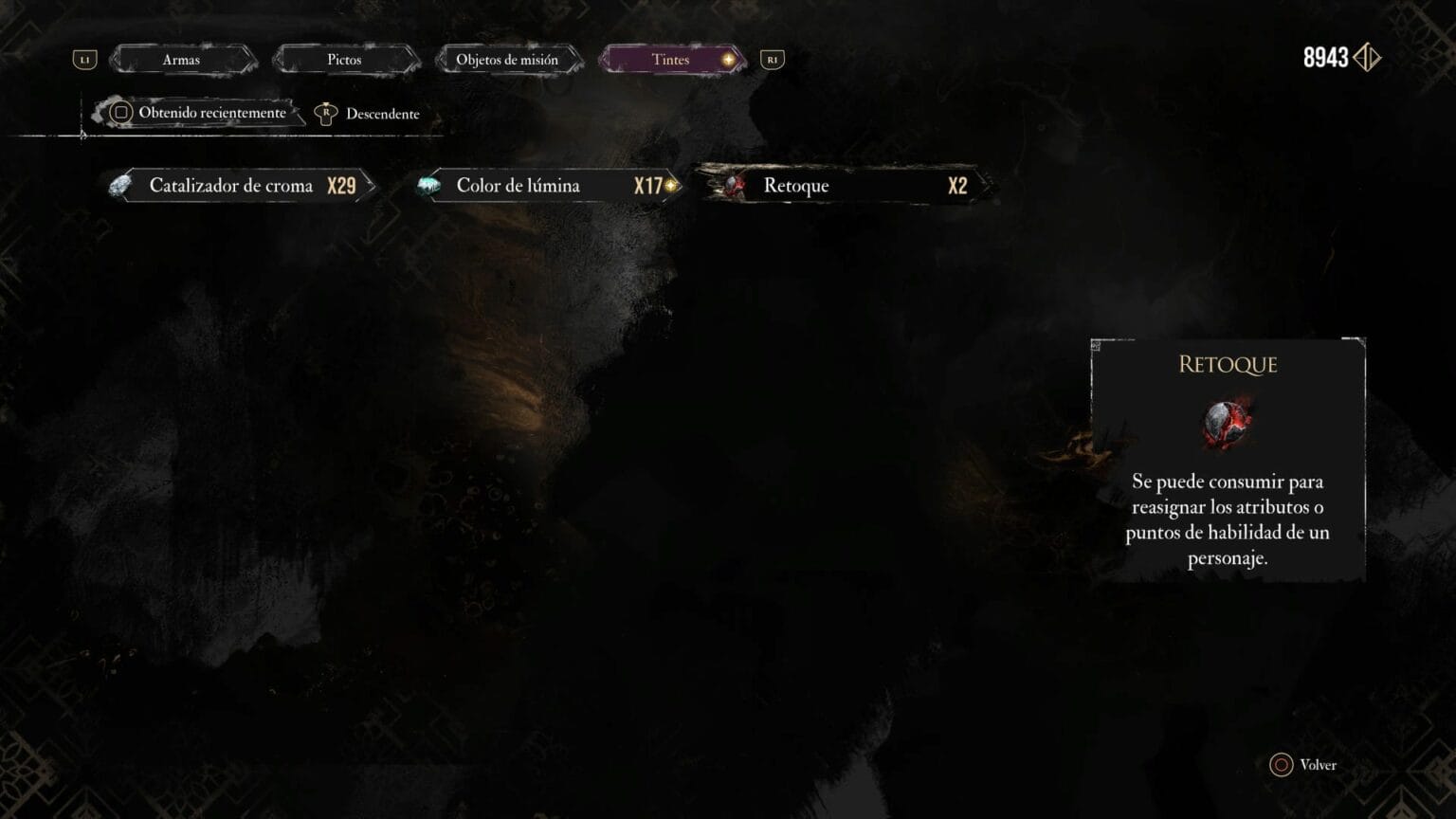Change sorting from Obtenido recientemente
This screenshot has width=1456, height=819.
tap(200, 113)
